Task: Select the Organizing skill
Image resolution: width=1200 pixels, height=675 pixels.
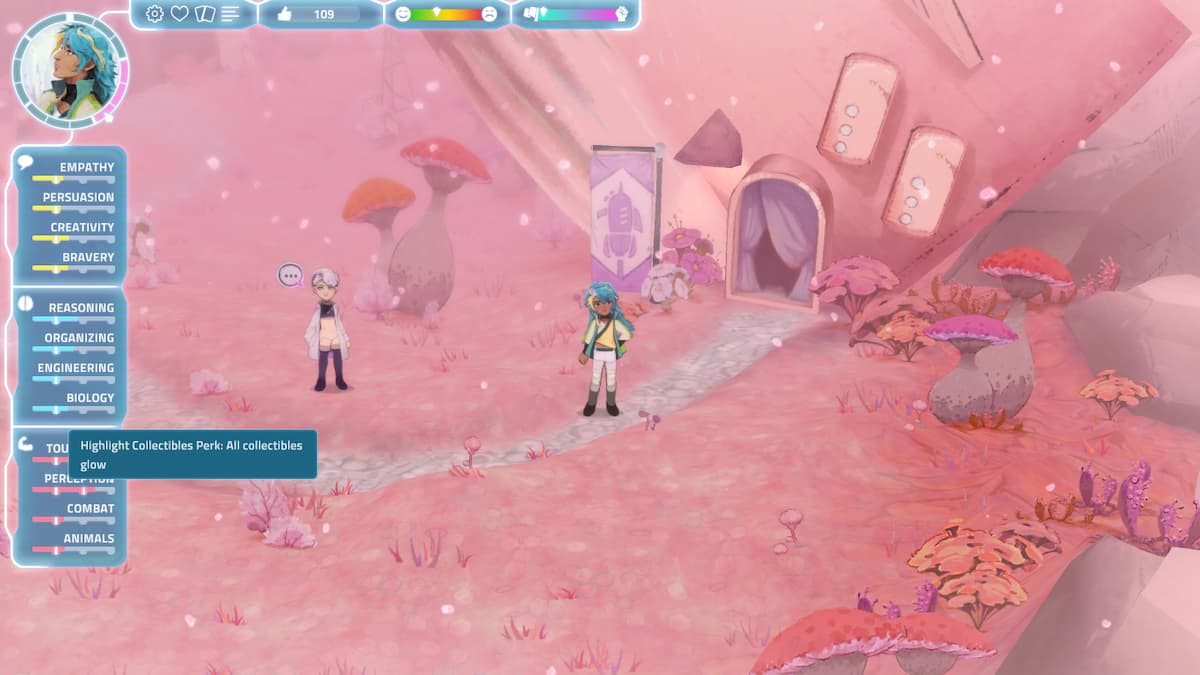Action: point(79,338)
